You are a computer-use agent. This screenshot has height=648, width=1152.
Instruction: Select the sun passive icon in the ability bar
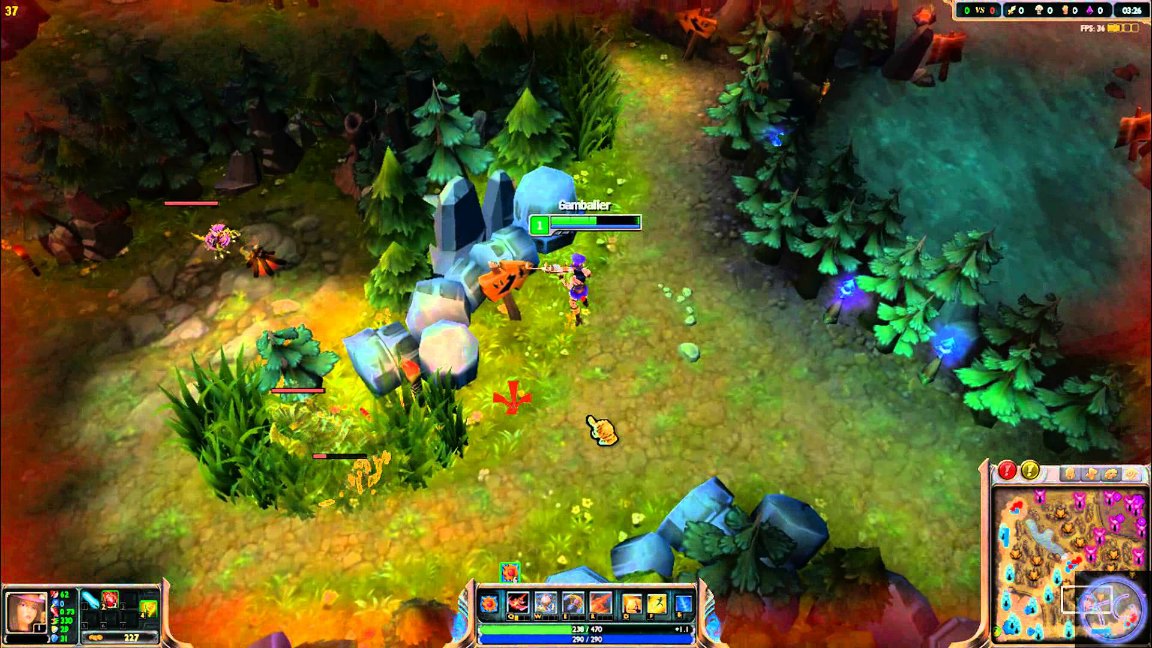pyautogui.click(x=490, y=603)
